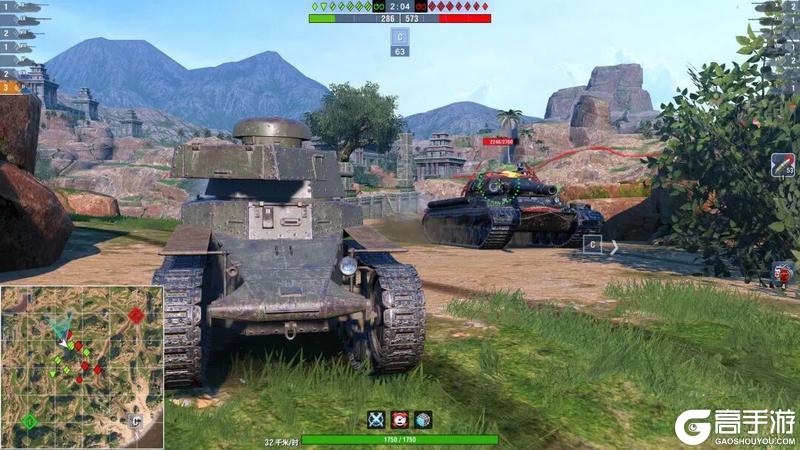Select the shell ammo type with 53 rounds
The width and height of the screenshot is (800, 450).
pos(783,165)
